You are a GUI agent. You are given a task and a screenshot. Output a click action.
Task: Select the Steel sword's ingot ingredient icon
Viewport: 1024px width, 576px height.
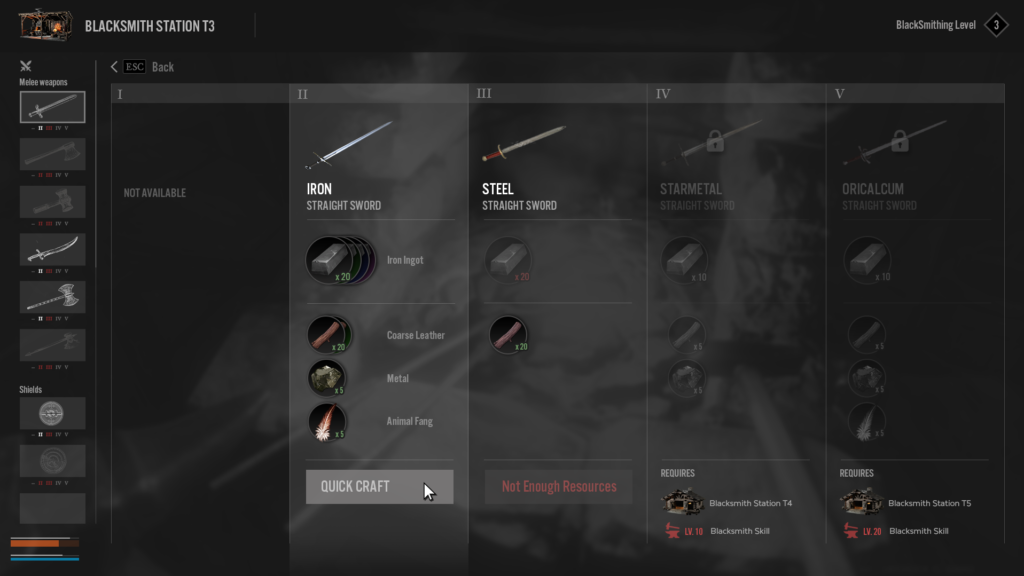pos(507,260)
